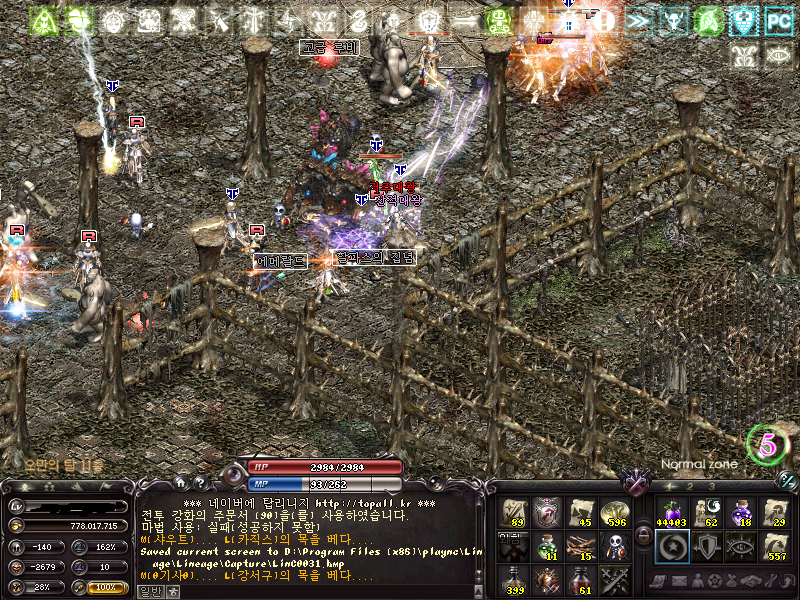Click the PC button in top bar
800x600 pixels.
pyautogui.click(x=778, y=20)
